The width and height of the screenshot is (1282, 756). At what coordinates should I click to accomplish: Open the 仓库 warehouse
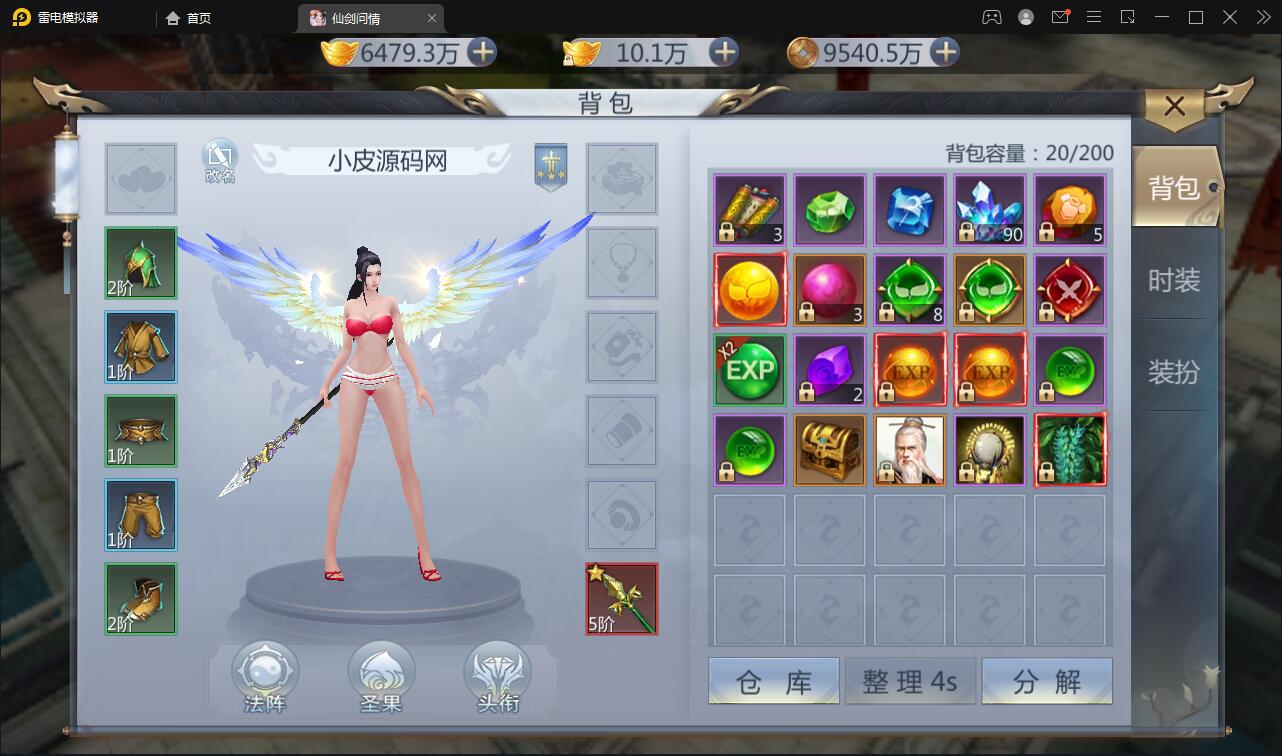coord(773,680)
